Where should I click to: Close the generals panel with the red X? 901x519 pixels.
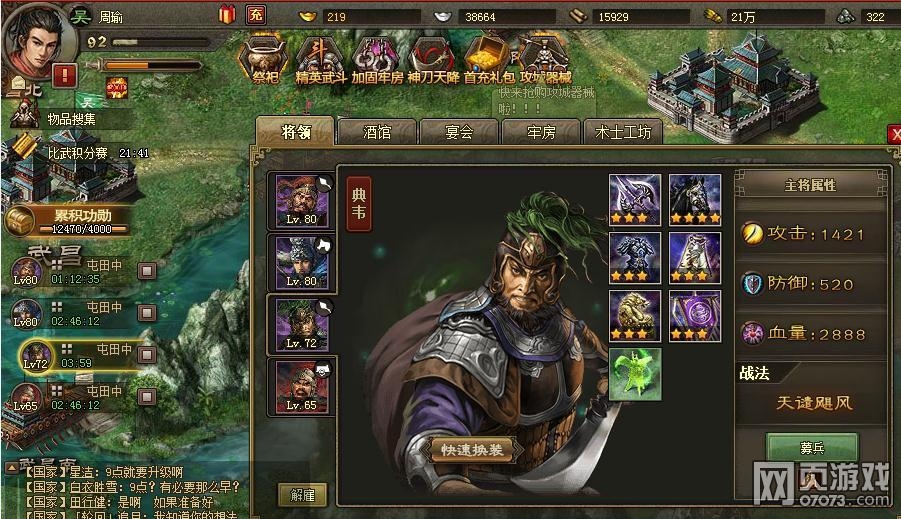coord(894,134)
